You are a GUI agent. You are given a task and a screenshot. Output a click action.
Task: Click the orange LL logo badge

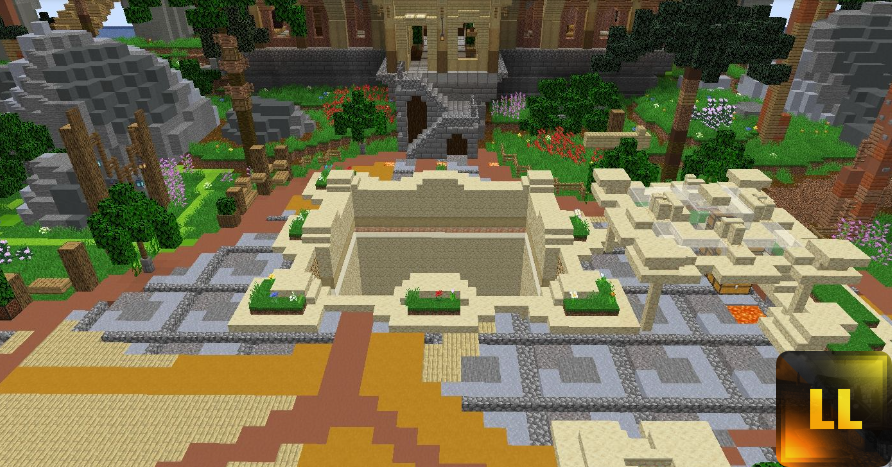click(834, 409)
